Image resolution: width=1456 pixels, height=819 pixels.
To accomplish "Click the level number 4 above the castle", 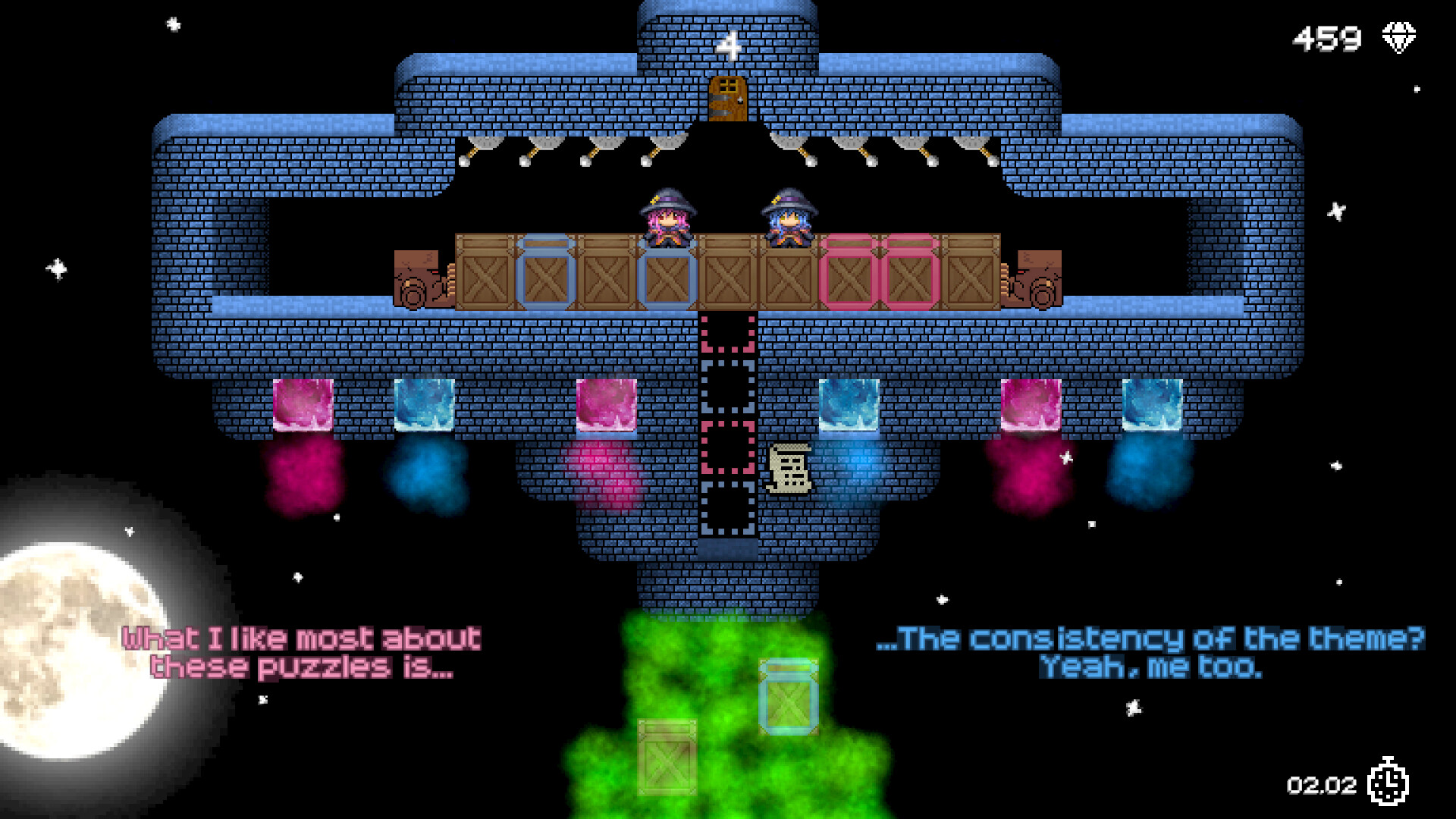I will pos(730,47).
